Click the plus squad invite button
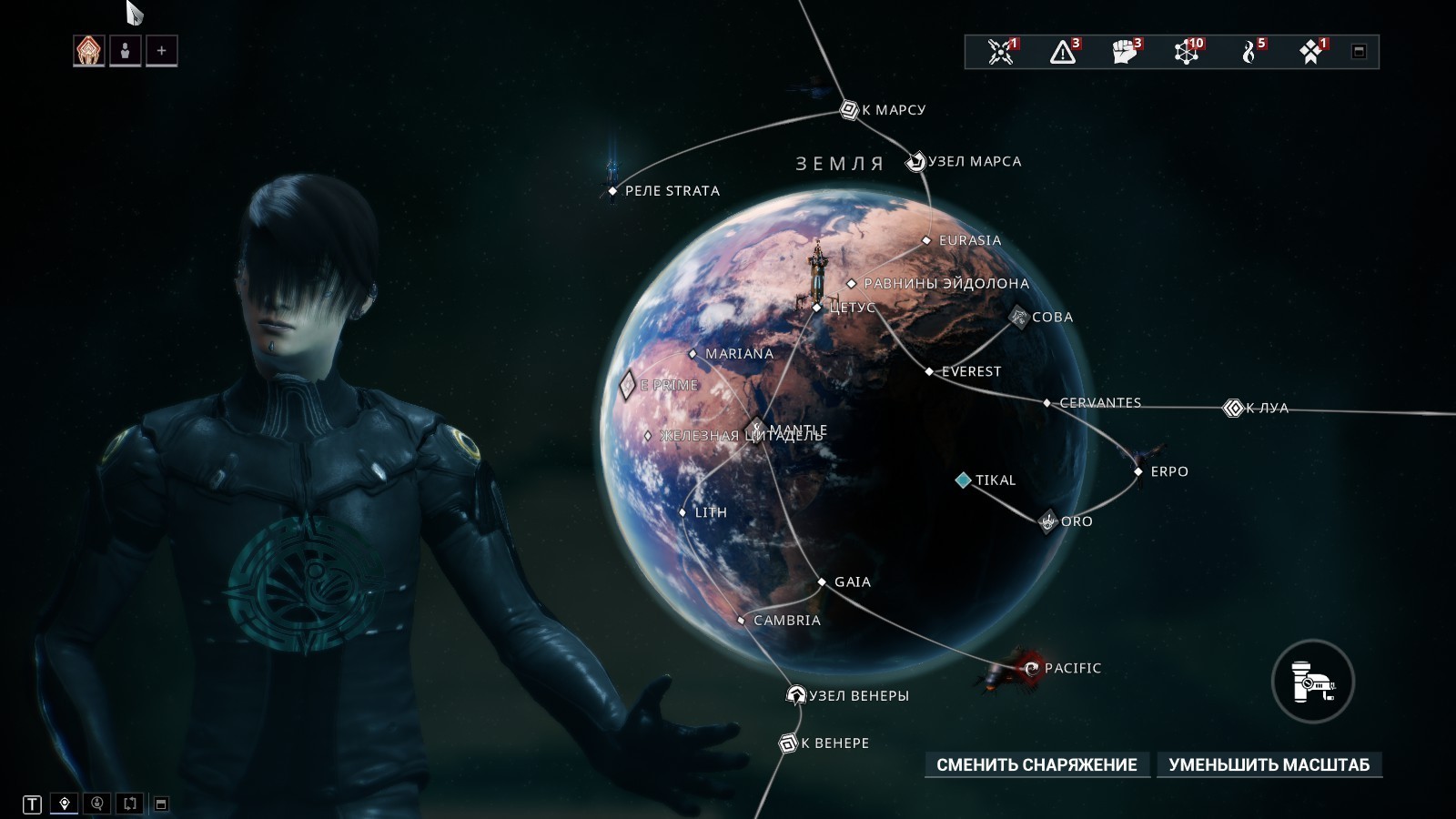The height and width of the screenshot is (819, 1456). (161, 51)
